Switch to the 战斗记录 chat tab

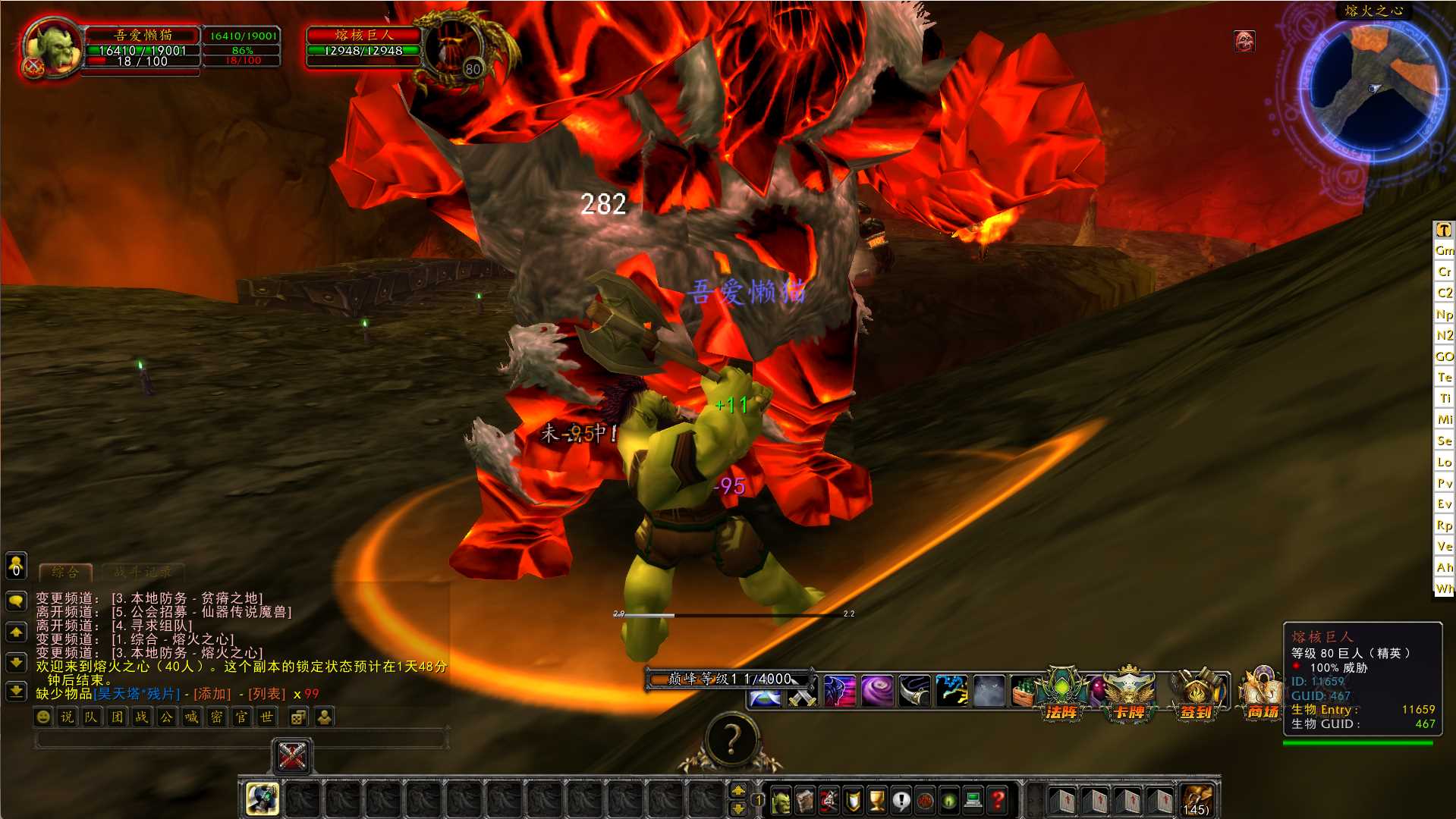(x=143, y=573)
